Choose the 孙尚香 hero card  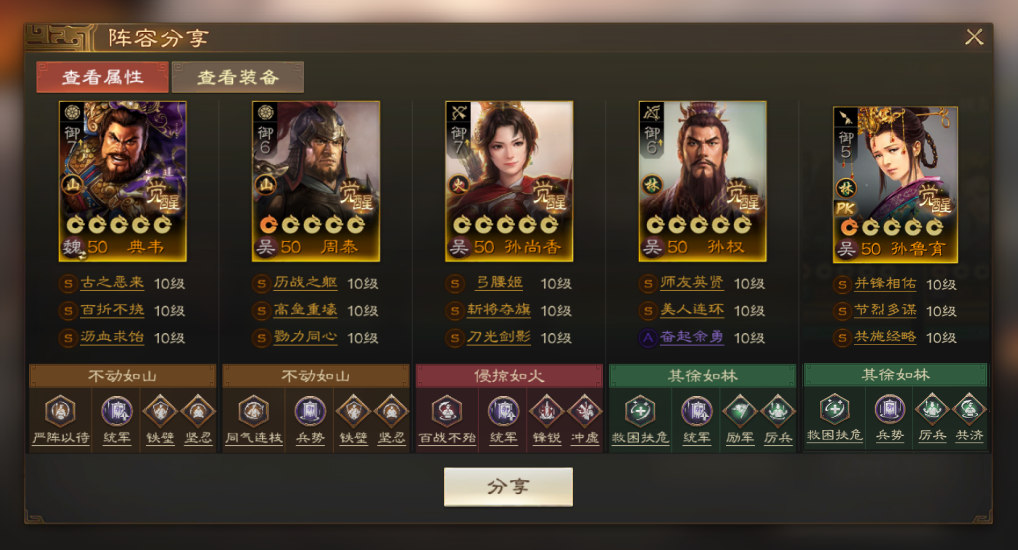(x=509, y=180)
